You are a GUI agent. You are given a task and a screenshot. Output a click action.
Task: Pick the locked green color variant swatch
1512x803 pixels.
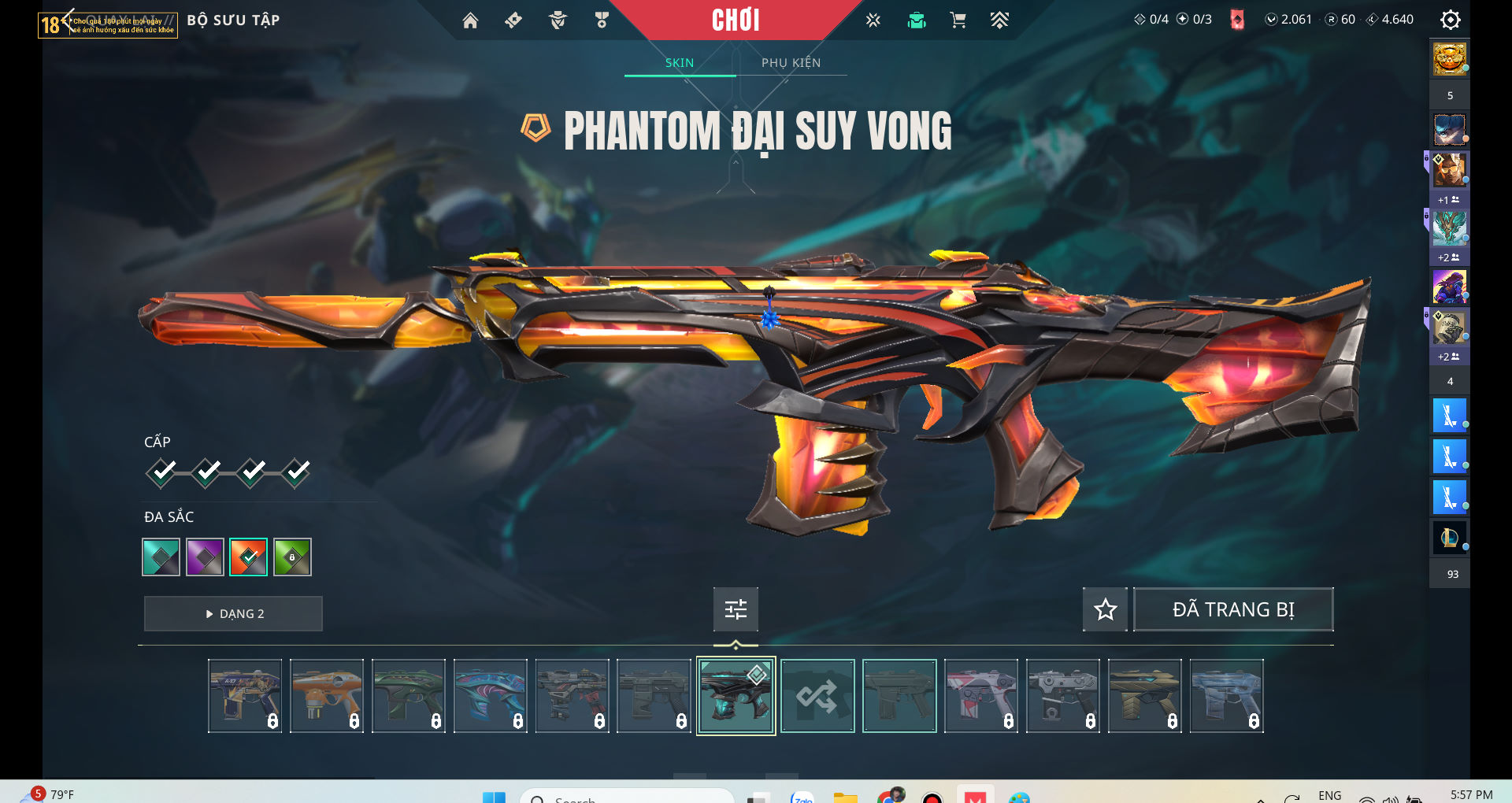click(293, 557)
